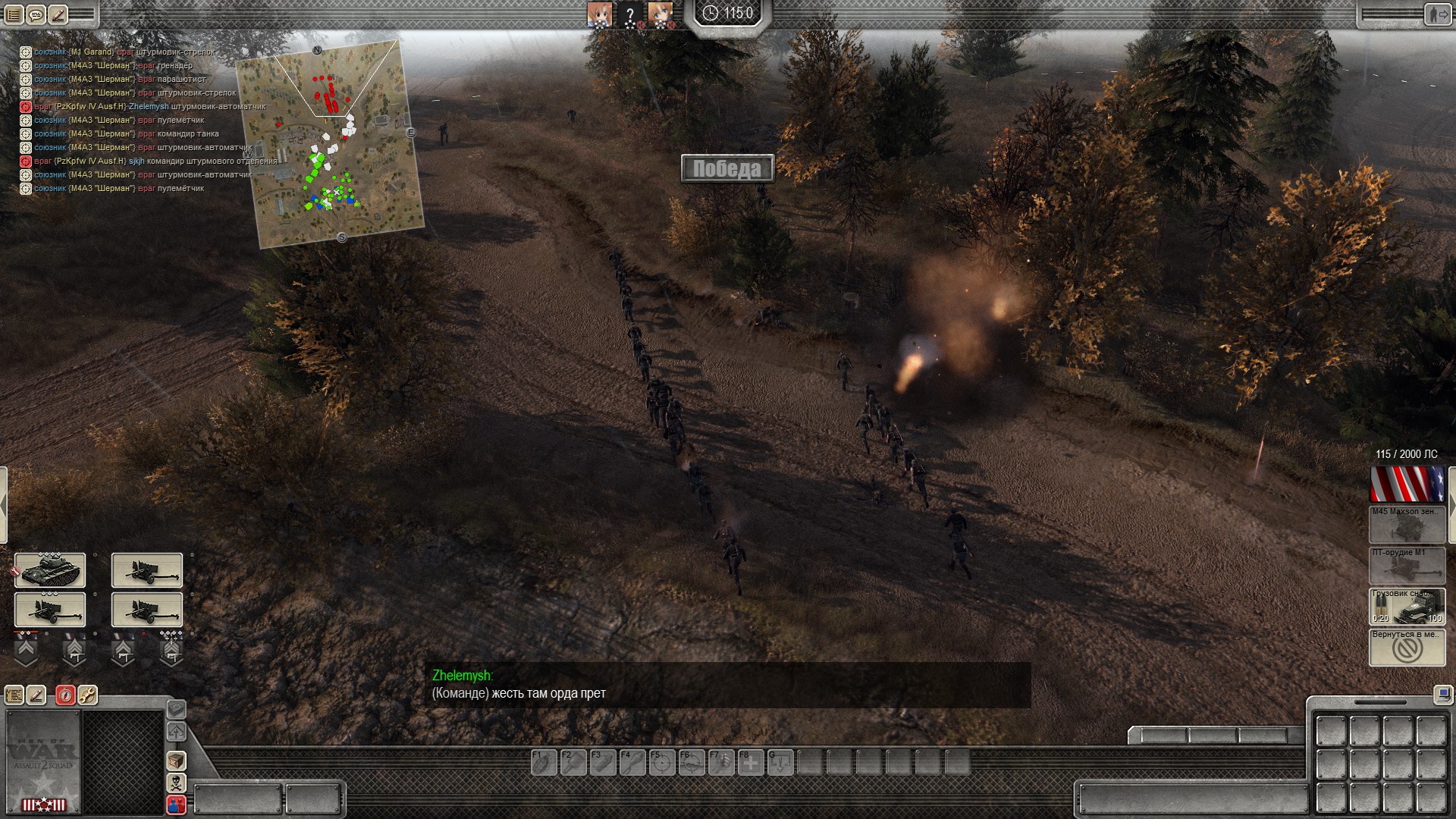Select the first sergeant chevron squad badge
Image resolution: width=1456 pixels, height=819 pixels.
26,651
